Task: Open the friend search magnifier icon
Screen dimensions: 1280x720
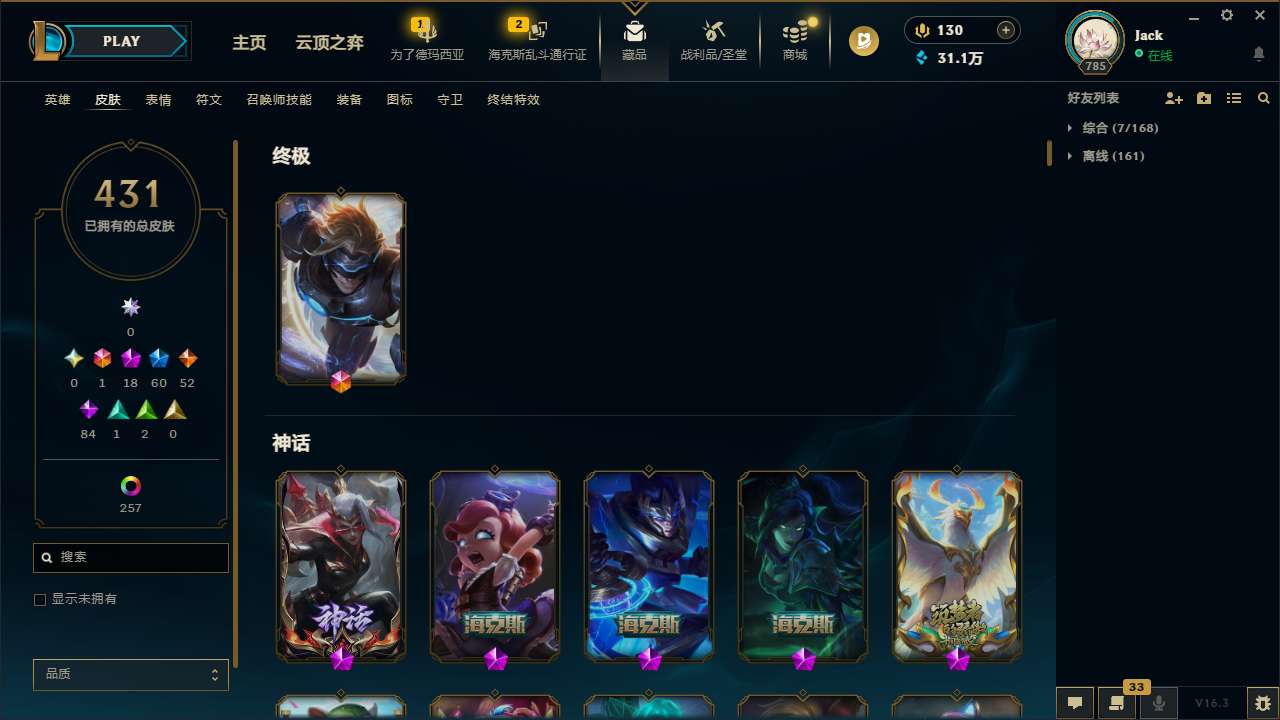Action: point(1264,98)
